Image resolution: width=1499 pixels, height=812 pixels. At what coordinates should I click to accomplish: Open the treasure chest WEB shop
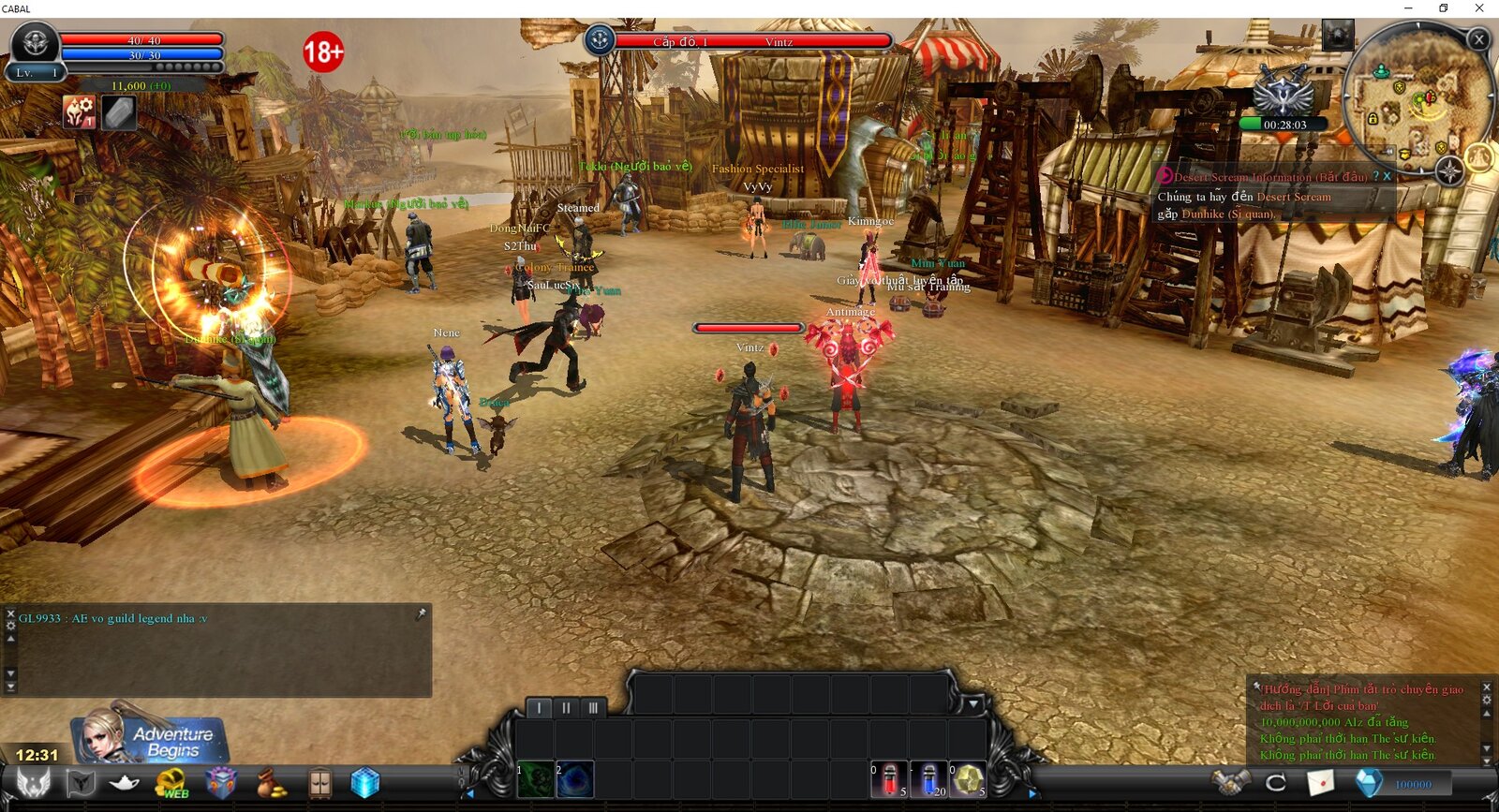pyautogui.click(x=171, y=783)
